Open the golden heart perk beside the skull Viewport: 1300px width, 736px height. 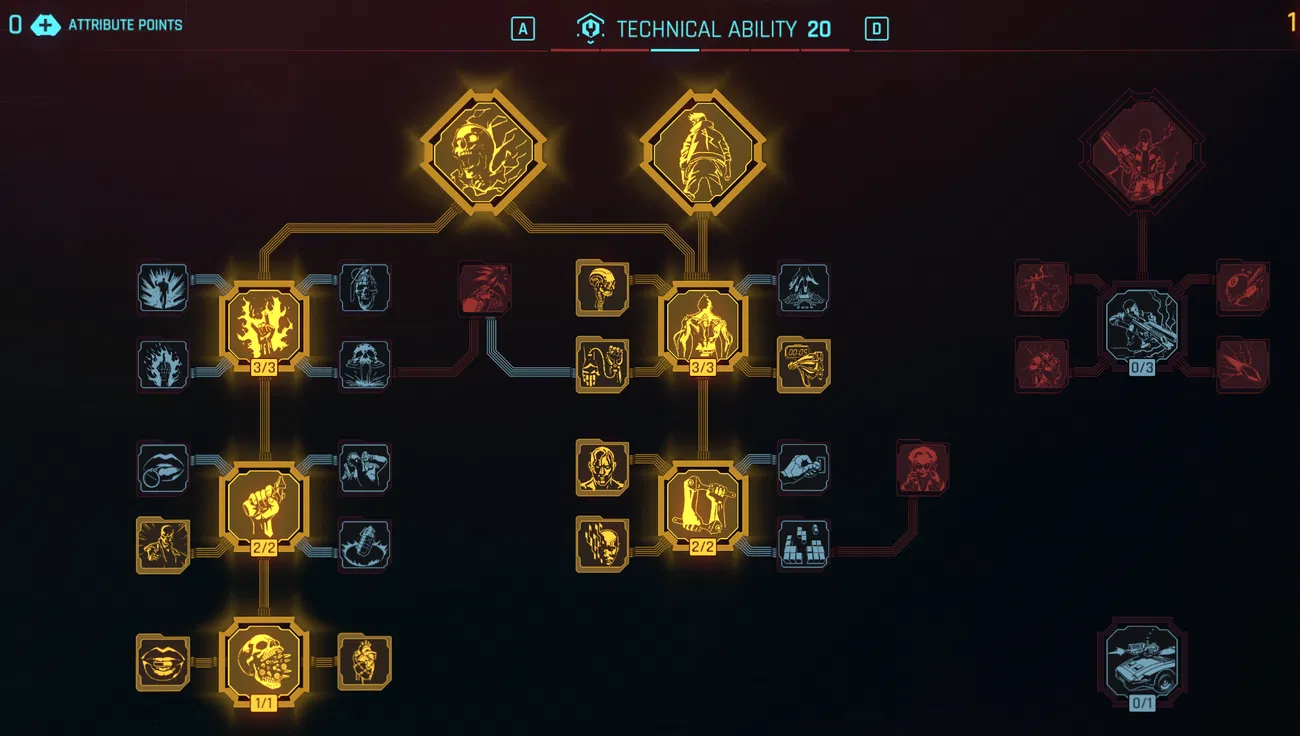tap(363, 660)
